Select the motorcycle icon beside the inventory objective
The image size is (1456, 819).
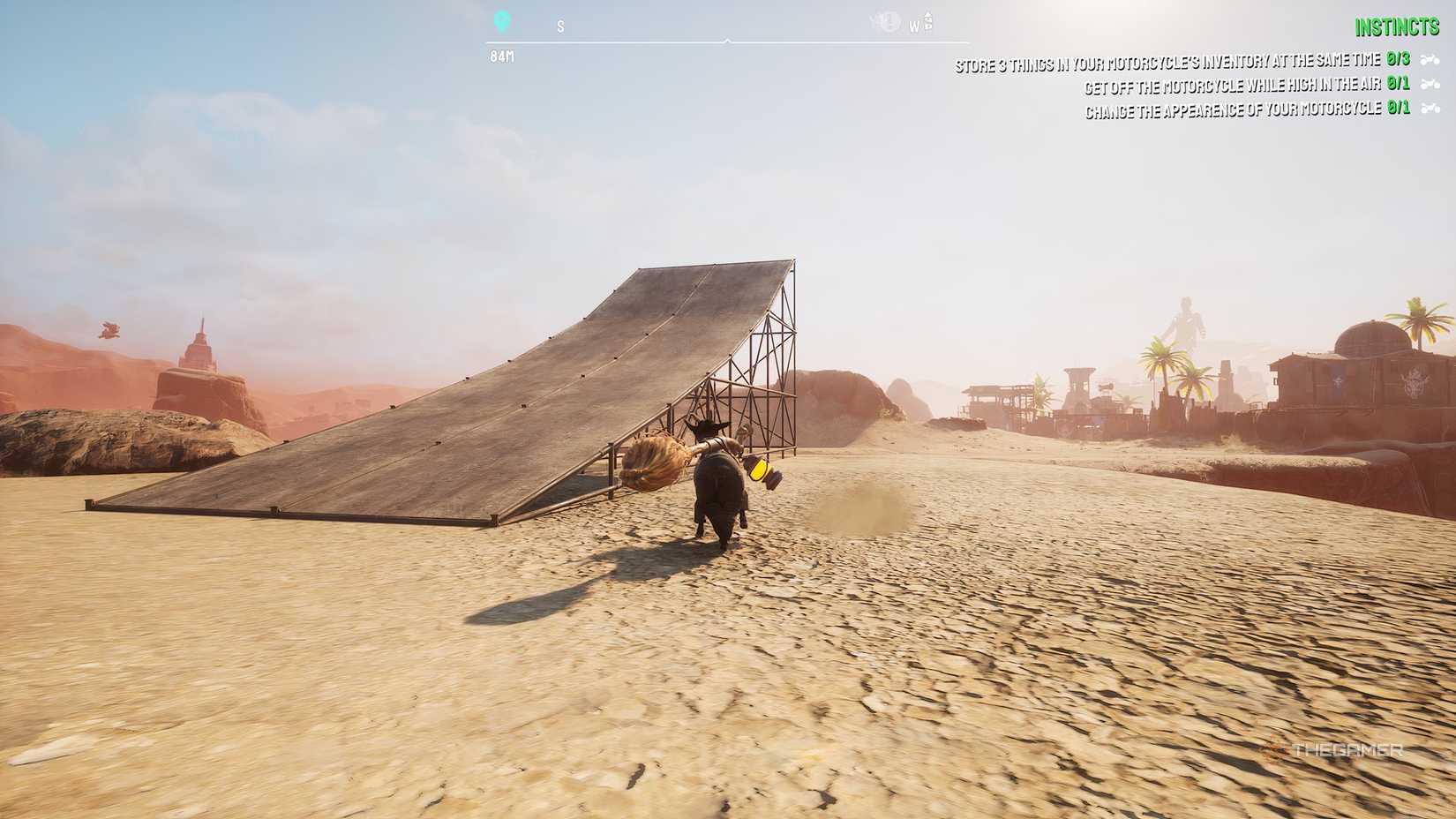[x=1431, y=64]
